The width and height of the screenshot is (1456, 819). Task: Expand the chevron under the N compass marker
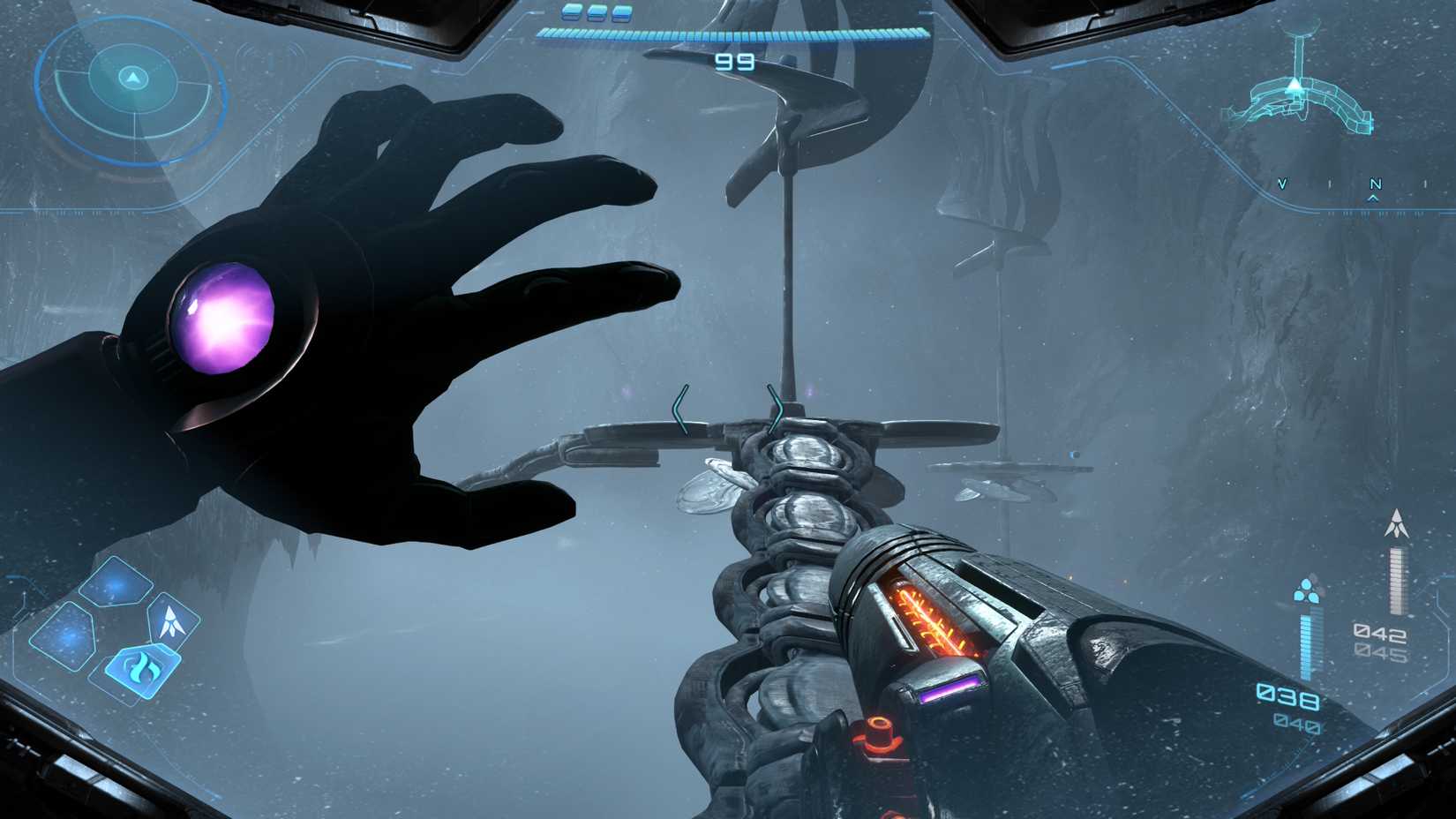(1372, 199)
